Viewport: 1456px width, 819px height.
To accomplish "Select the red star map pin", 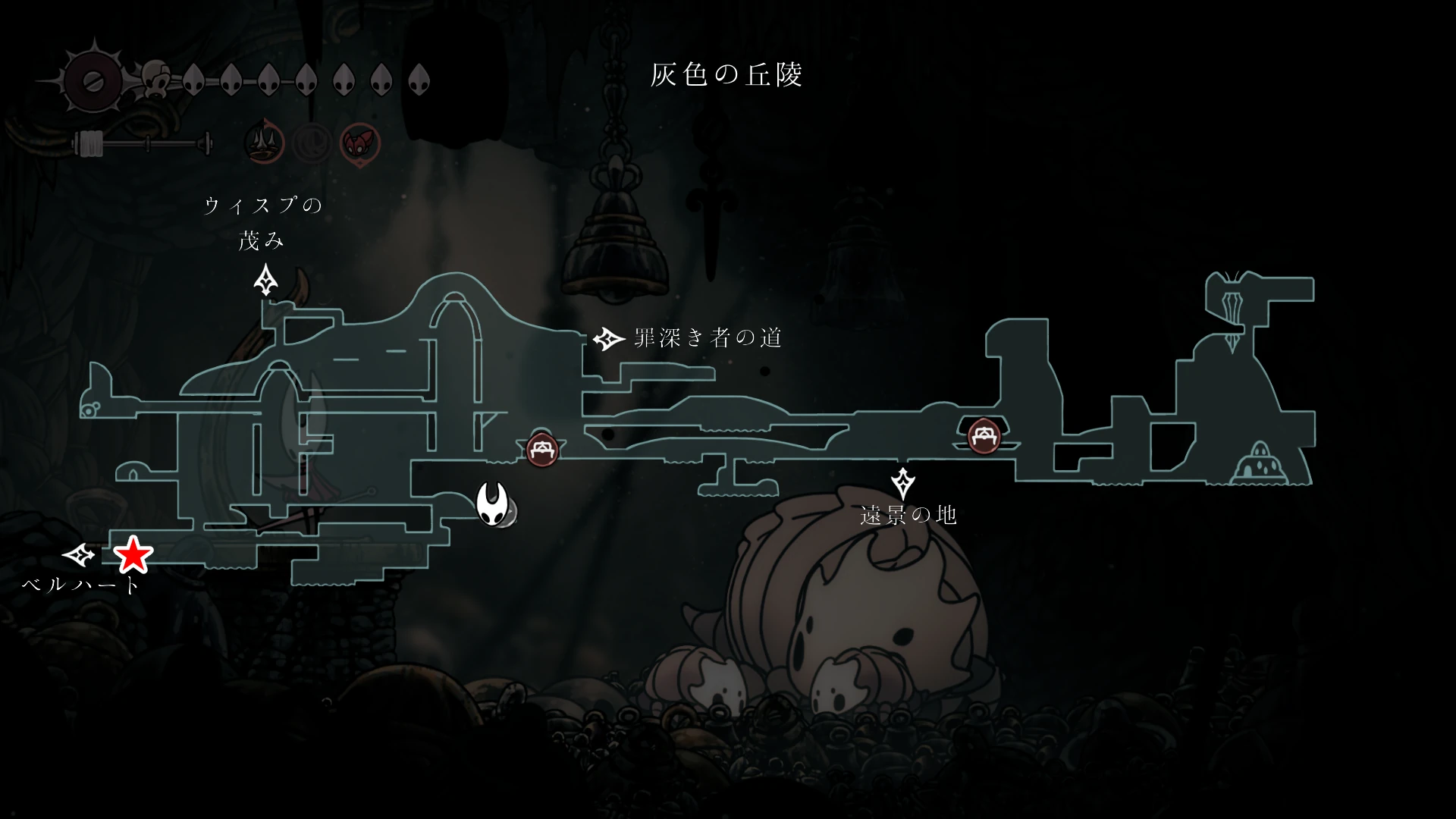I will pos(133,555).
